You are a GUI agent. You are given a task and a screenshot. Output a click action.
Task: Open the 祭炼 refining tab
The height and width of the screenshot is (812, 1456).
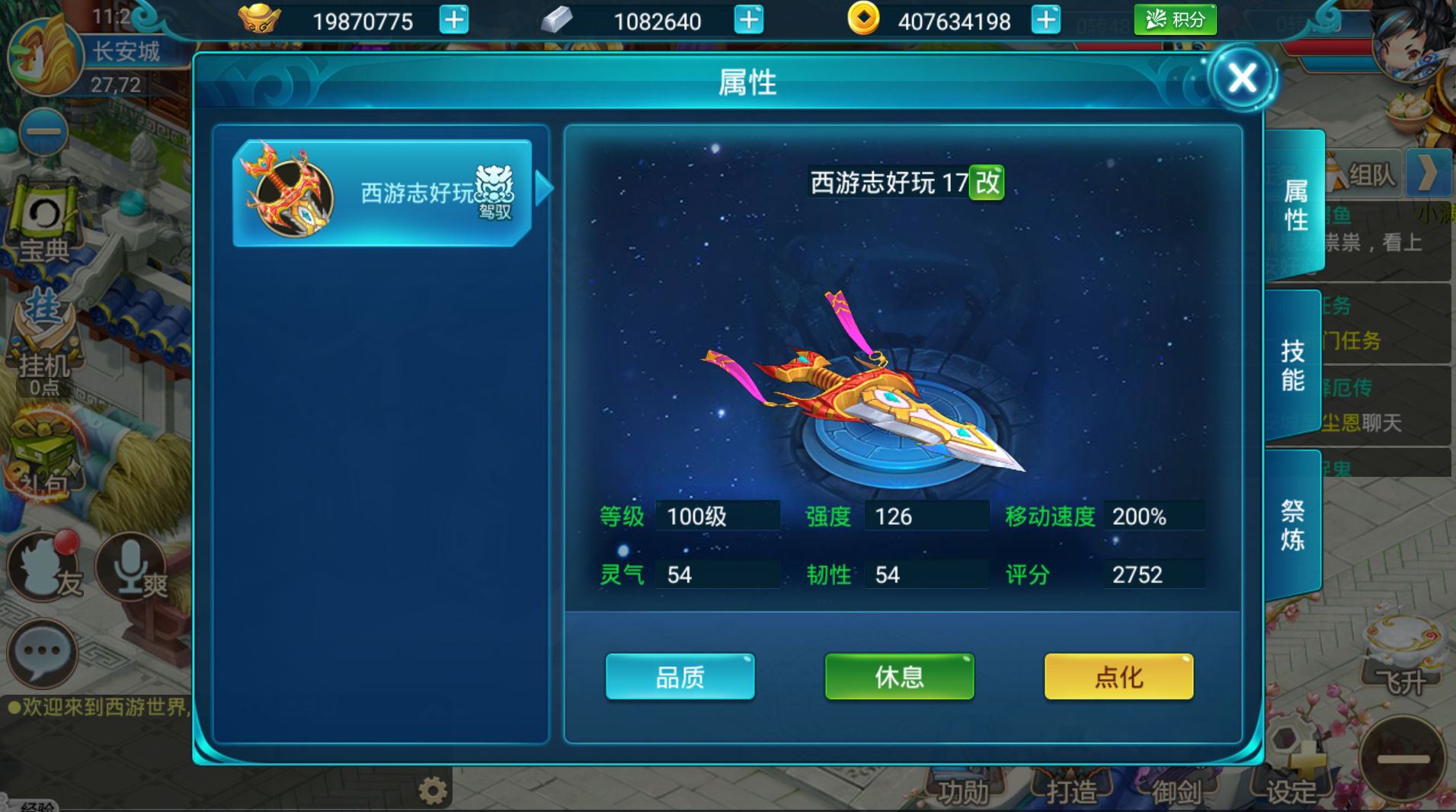[x=1292, y=526]
